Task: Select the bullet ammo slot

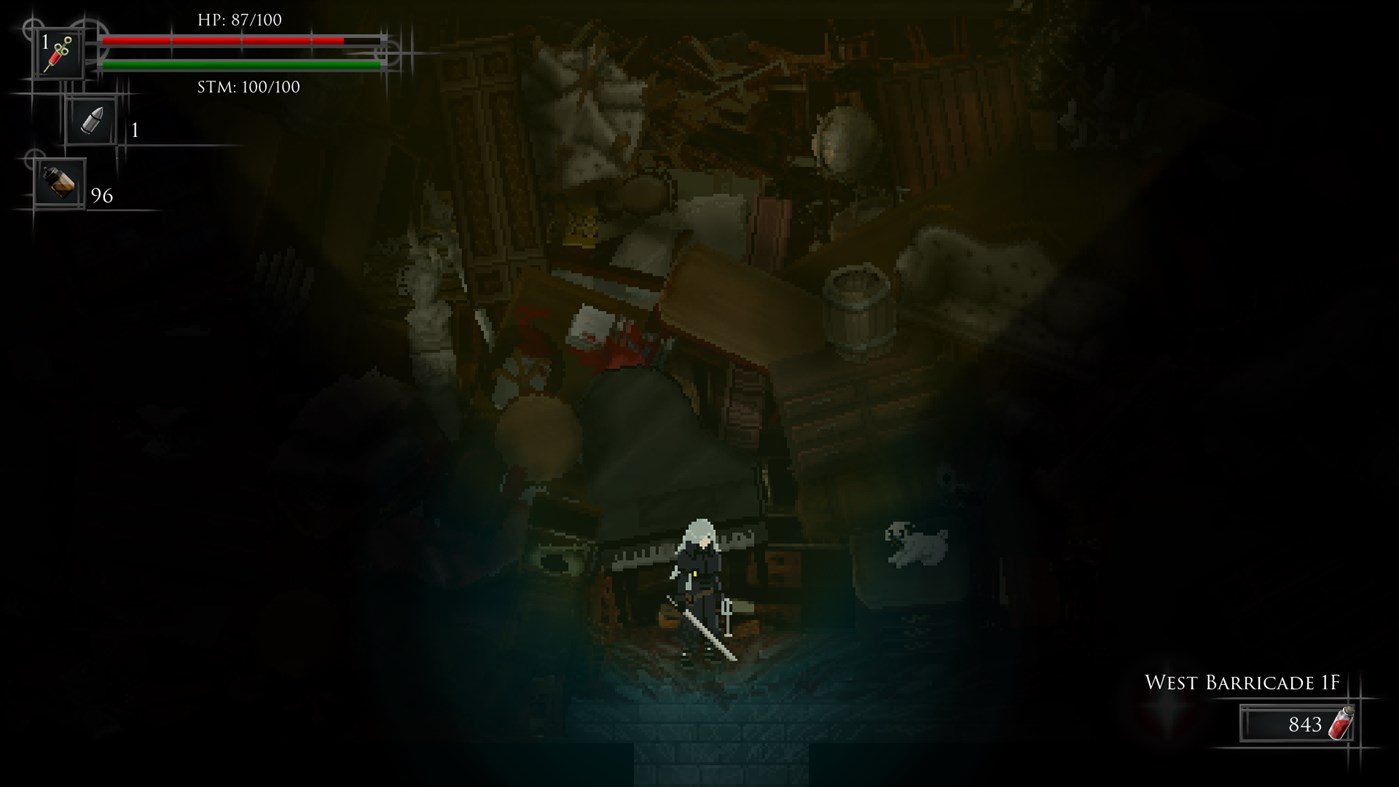Action: (90, 120)
